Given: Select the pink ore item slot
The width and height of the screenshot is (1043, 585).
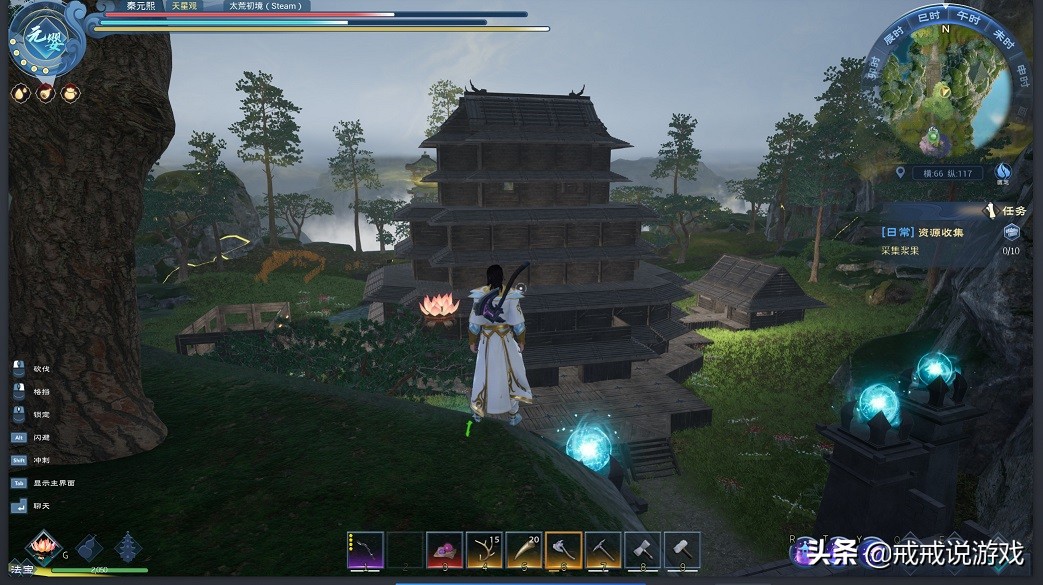Looking at the screenshot, I should click(x=444, y=550).
